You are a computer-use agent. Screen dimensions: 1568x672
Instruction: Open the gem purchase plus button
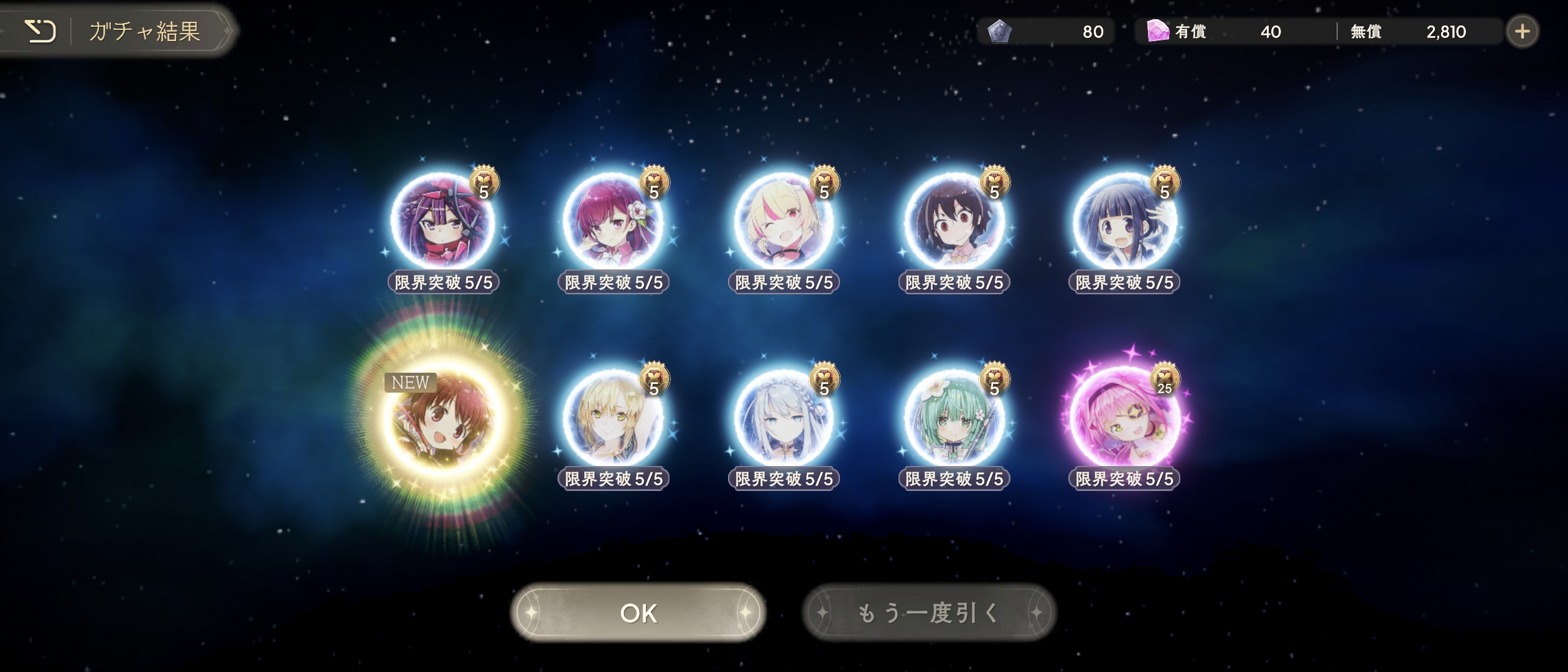pyautogui.click(x=1522, y=31)
